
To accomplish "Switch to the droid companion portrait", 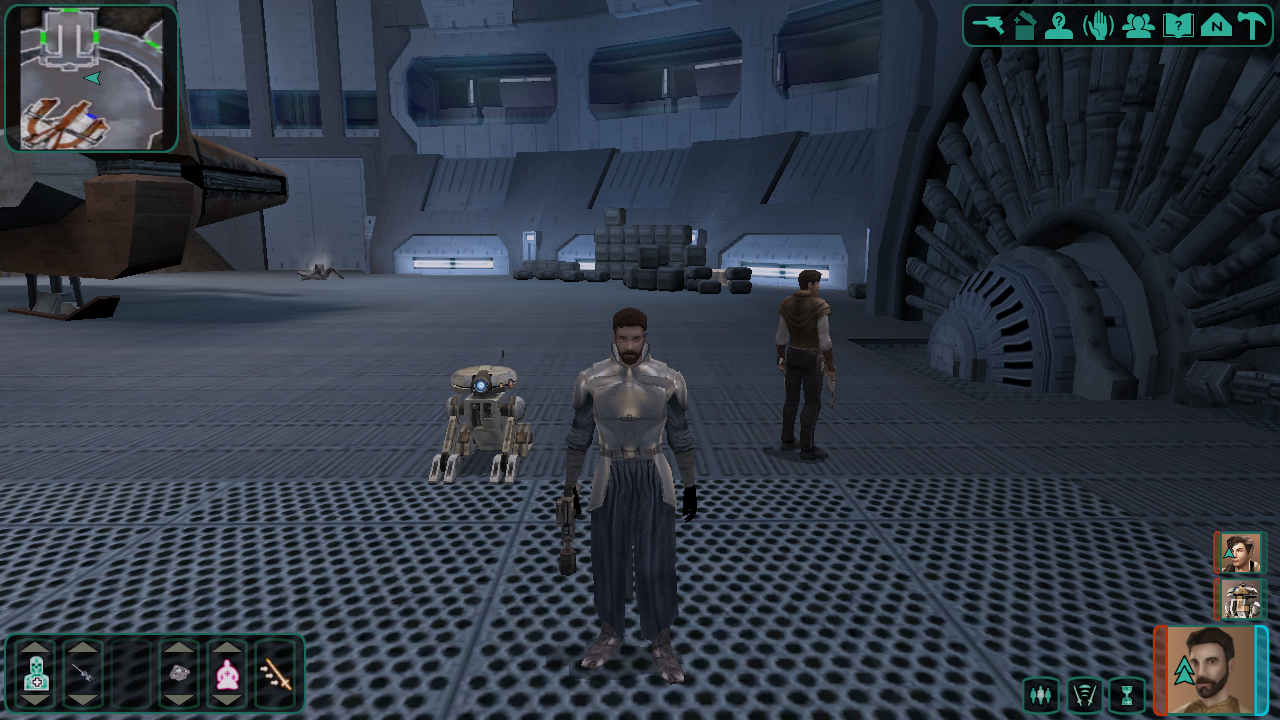I will pos(1241,600).
